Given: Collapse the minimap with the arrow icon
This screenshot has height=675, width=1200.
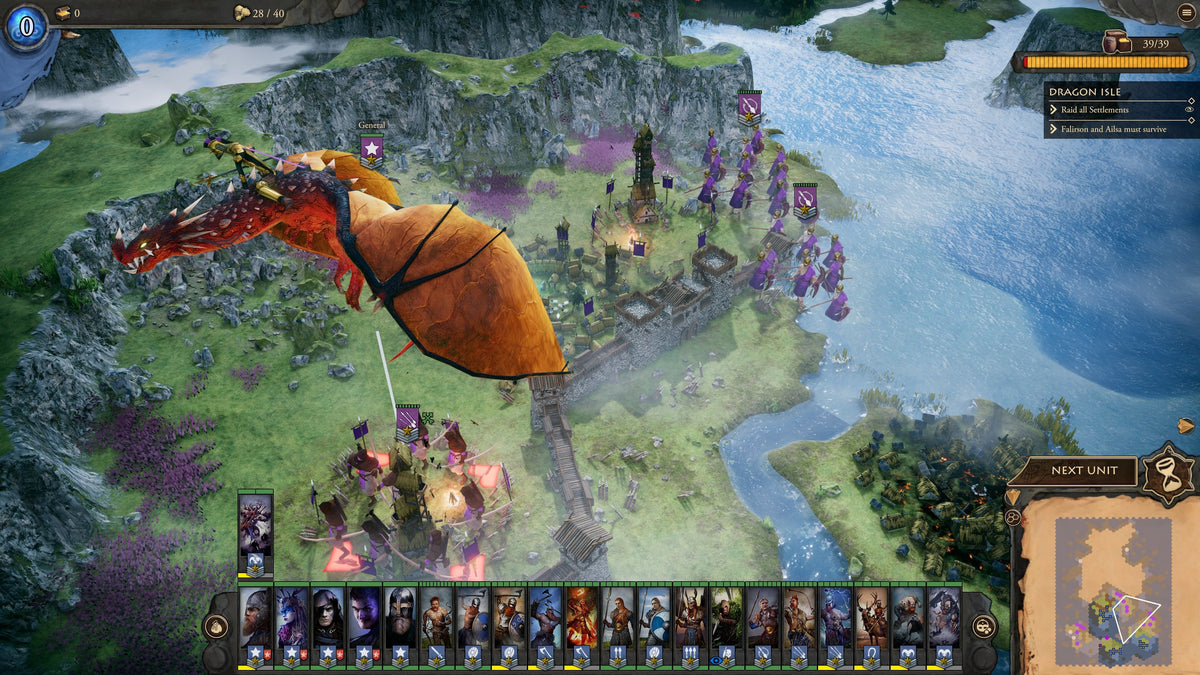Looking at the screenshot, I should click(x=1013, y=496).
